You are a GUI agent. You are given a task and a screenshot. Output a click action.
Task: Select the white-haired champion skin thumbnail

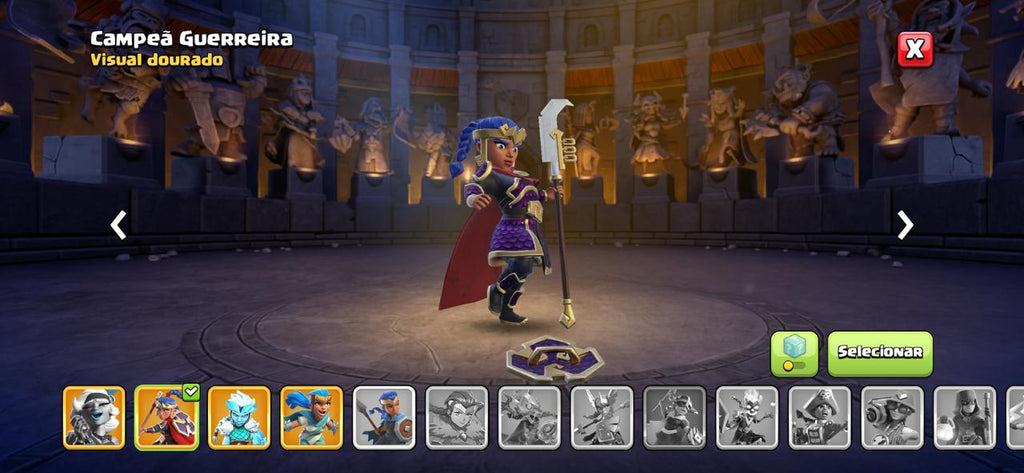click(94, 416)
